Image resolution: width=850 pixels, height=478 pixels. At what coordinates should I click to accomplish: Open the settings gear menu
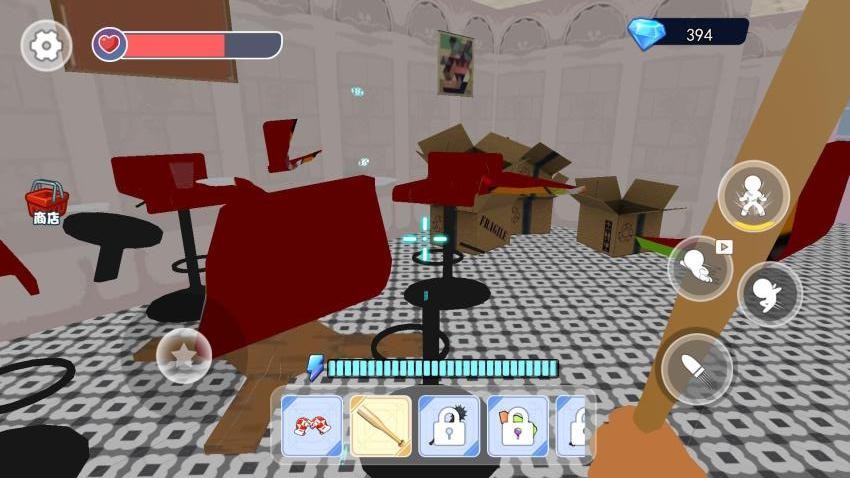pos(46,46)
